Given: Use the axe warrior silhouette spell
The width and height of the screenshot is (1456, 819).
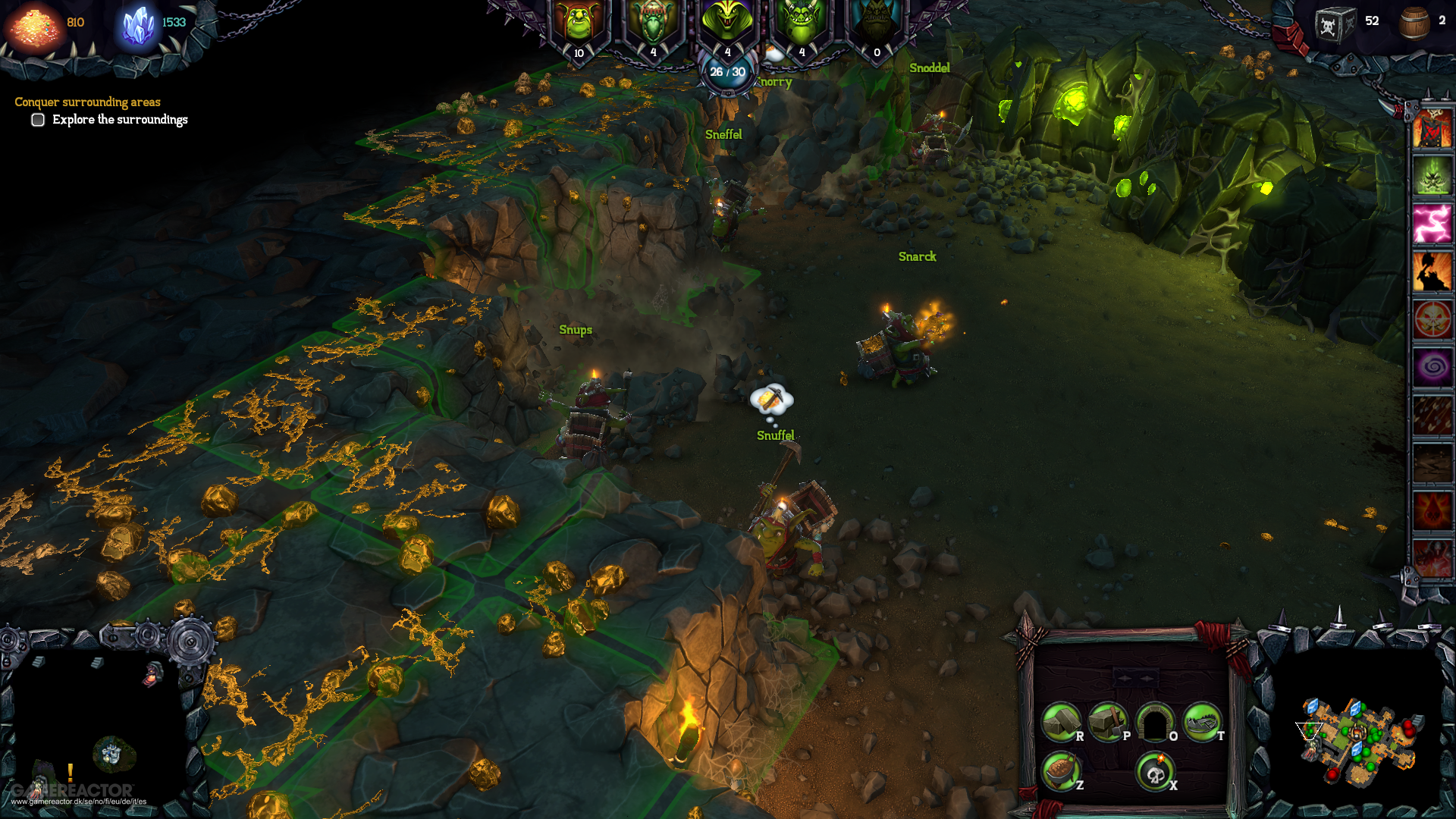Looking at the screenshot, I should [1432, 272].
